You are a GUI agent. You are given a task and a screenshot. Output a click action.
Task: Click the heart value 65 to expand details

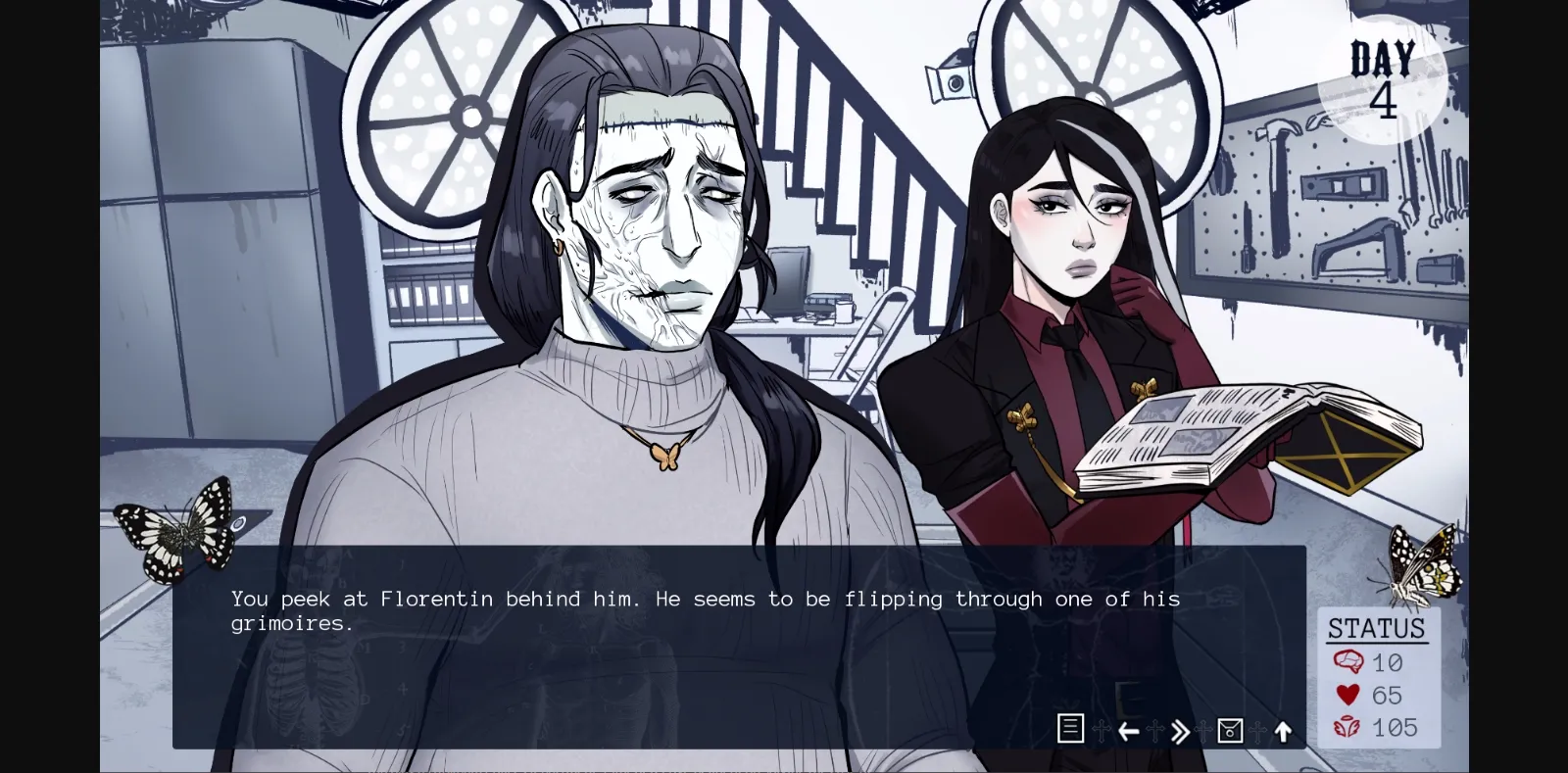click(1389, 696)
